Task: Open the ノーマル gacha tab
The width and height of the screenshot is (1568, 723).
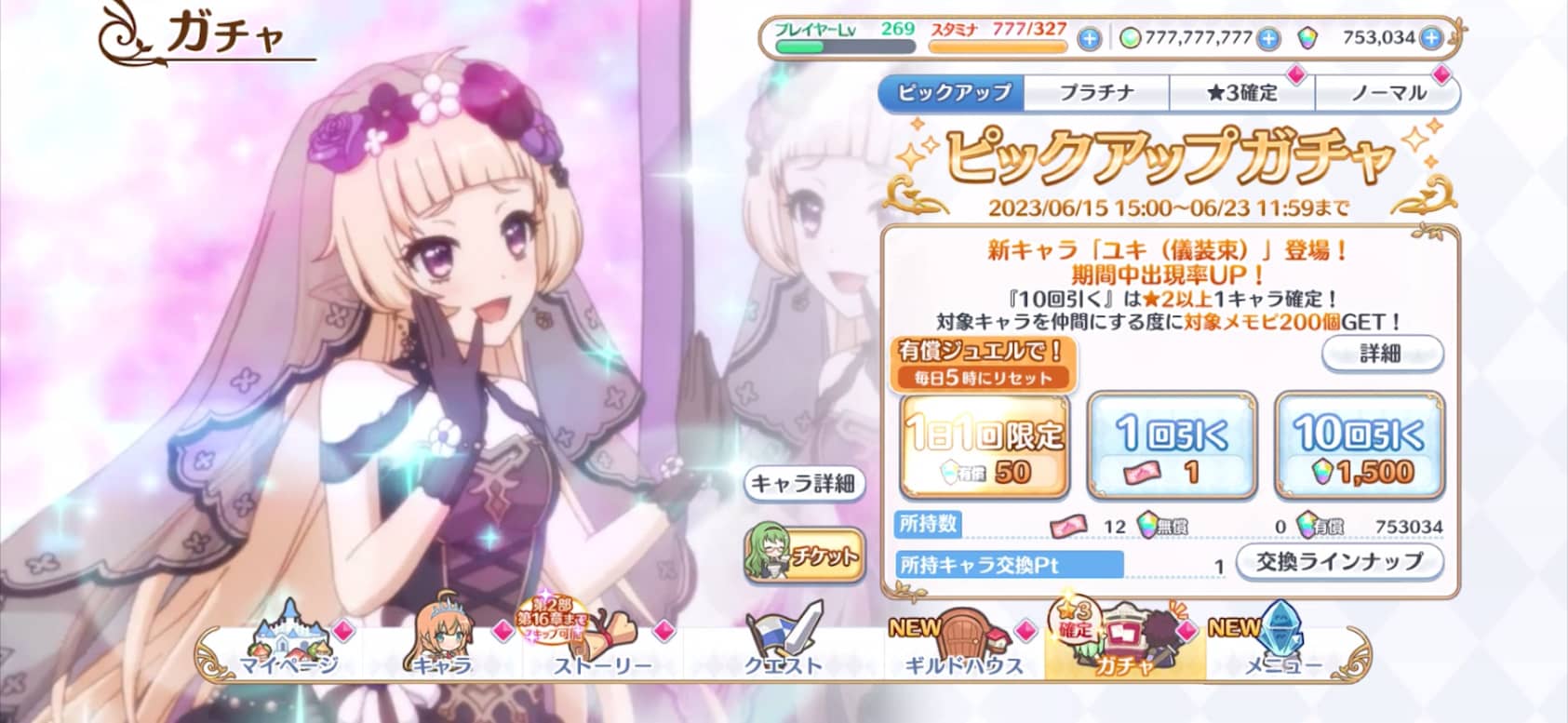Action: (1388, 94)
